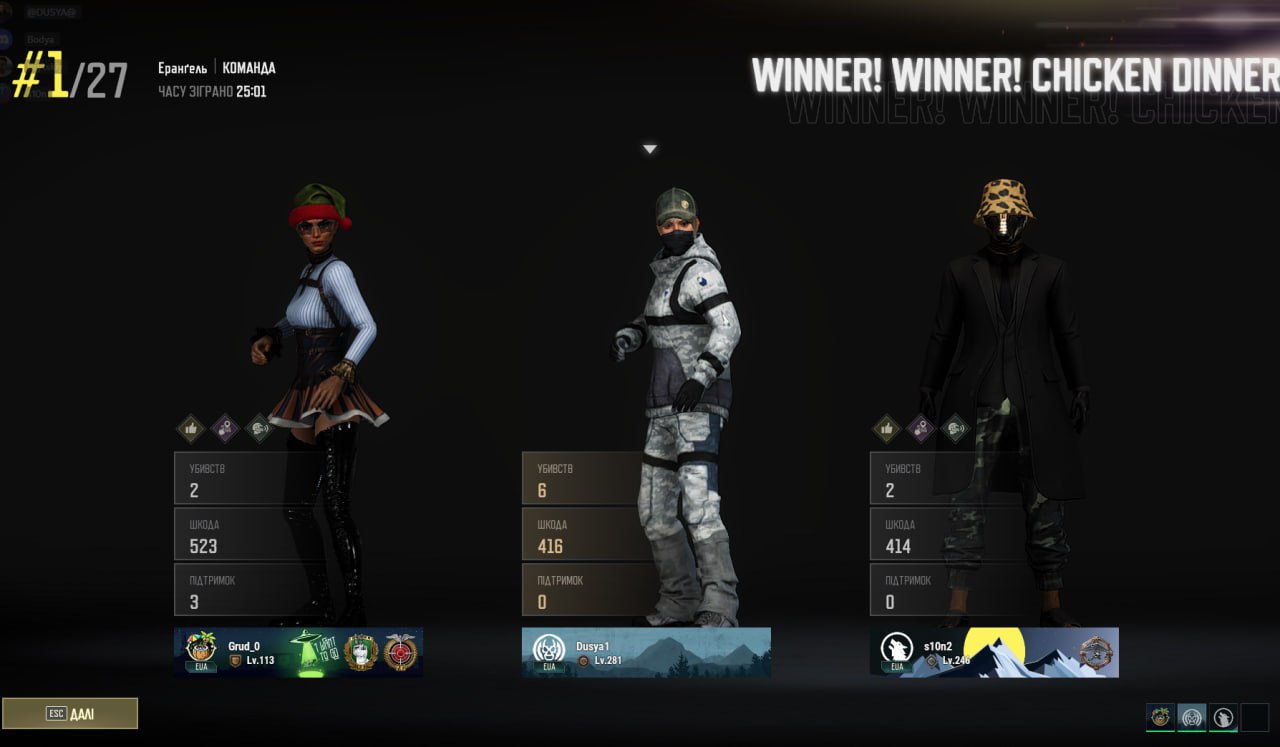Toggle the thumbs up reaction for s10n2
1280x747 pixels.
click(x=886, y=428)
